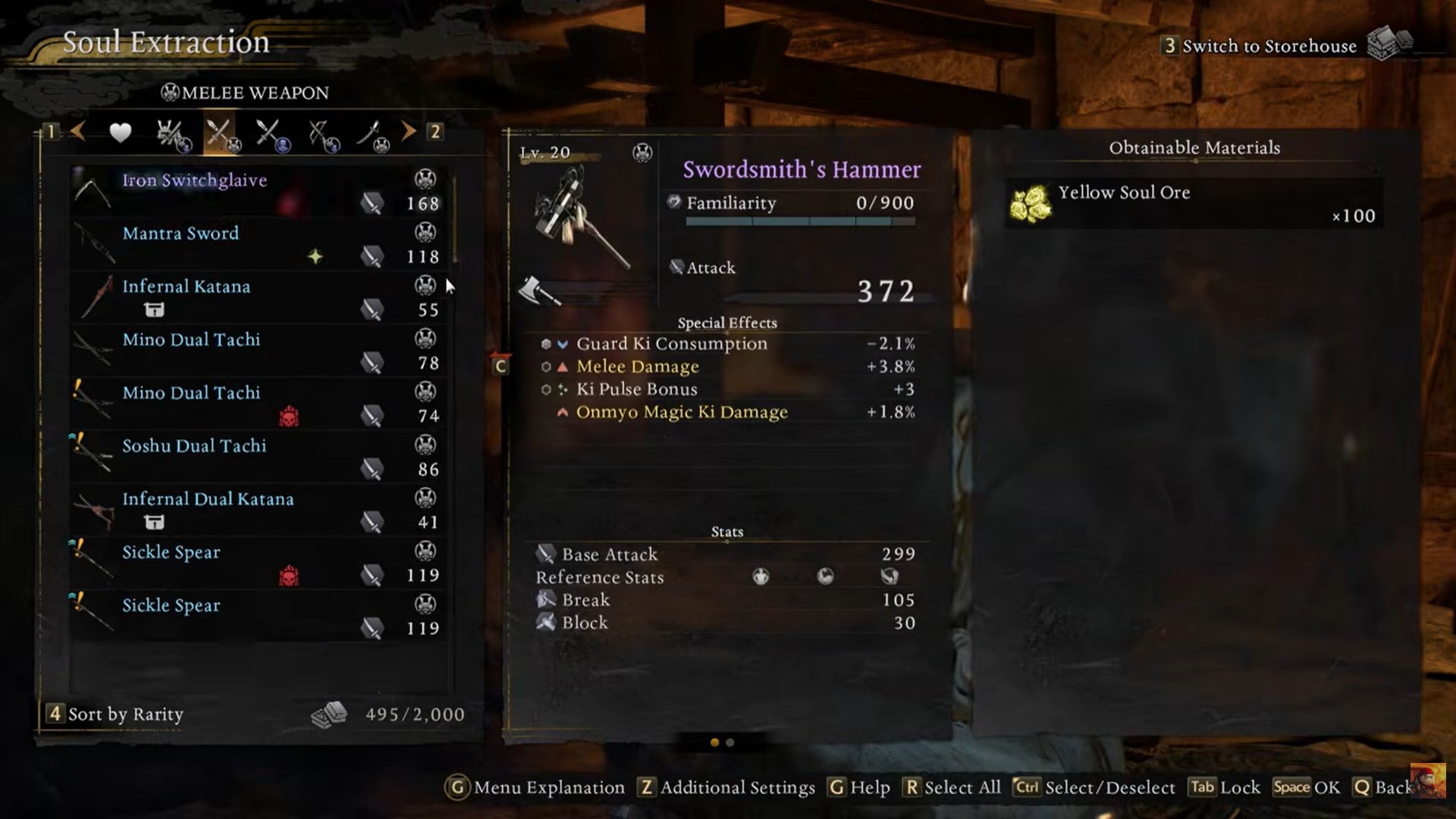Open the heart favorites tab
Screen dimensions: 1456x819
coord(121,133)
